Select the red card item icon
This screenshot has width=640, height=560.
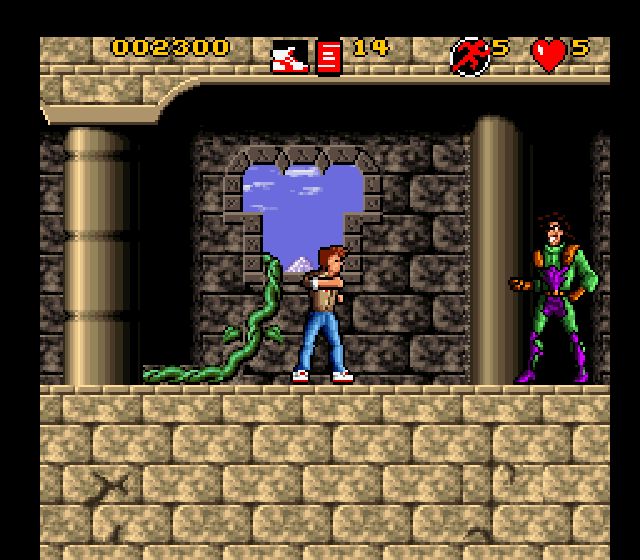pyautogui.click(x=329, y=57)
